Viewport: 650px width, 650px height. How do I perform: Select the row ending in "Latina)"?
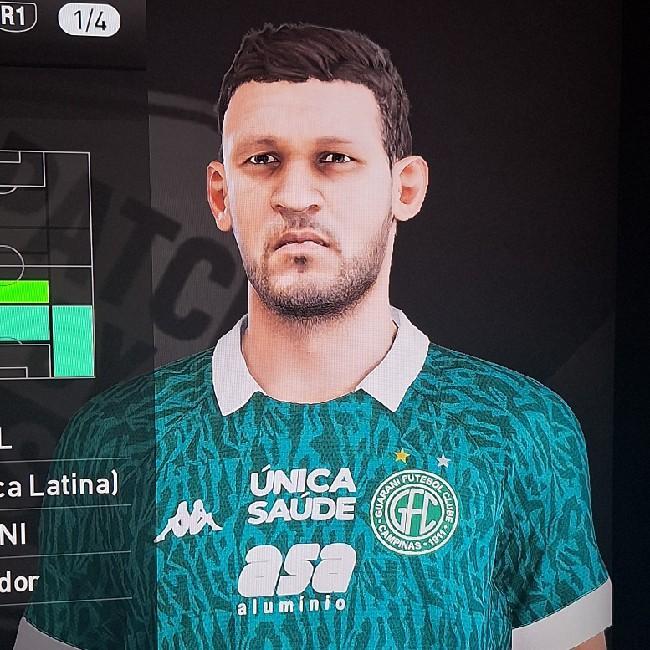tap(60, 485)
